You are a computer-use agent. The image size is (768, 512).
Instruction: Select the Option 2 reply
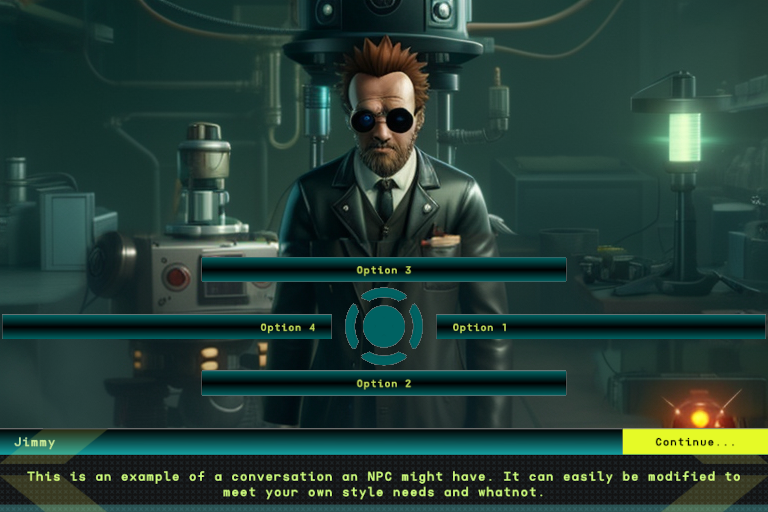[x=384, y=383]
